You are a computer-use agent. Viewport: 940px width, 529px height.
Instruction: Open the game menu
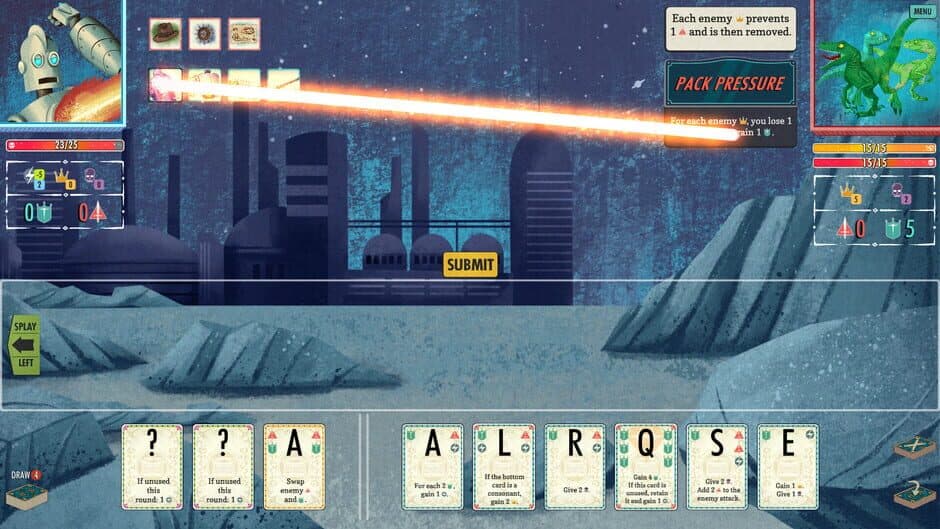(922, 12)
